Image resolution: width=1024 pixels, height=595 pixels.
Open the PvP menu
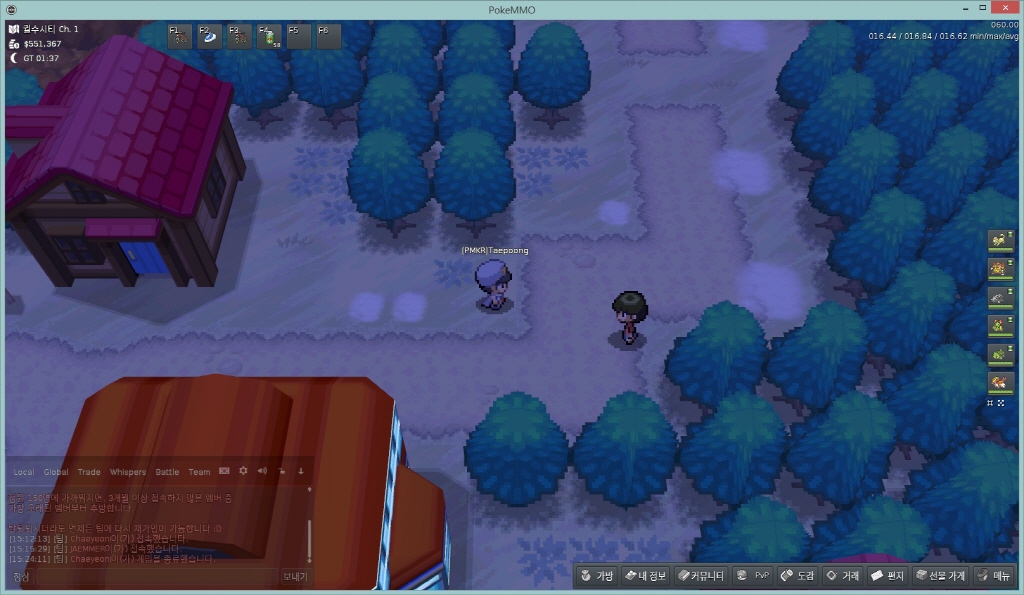(x=752, y=576)
